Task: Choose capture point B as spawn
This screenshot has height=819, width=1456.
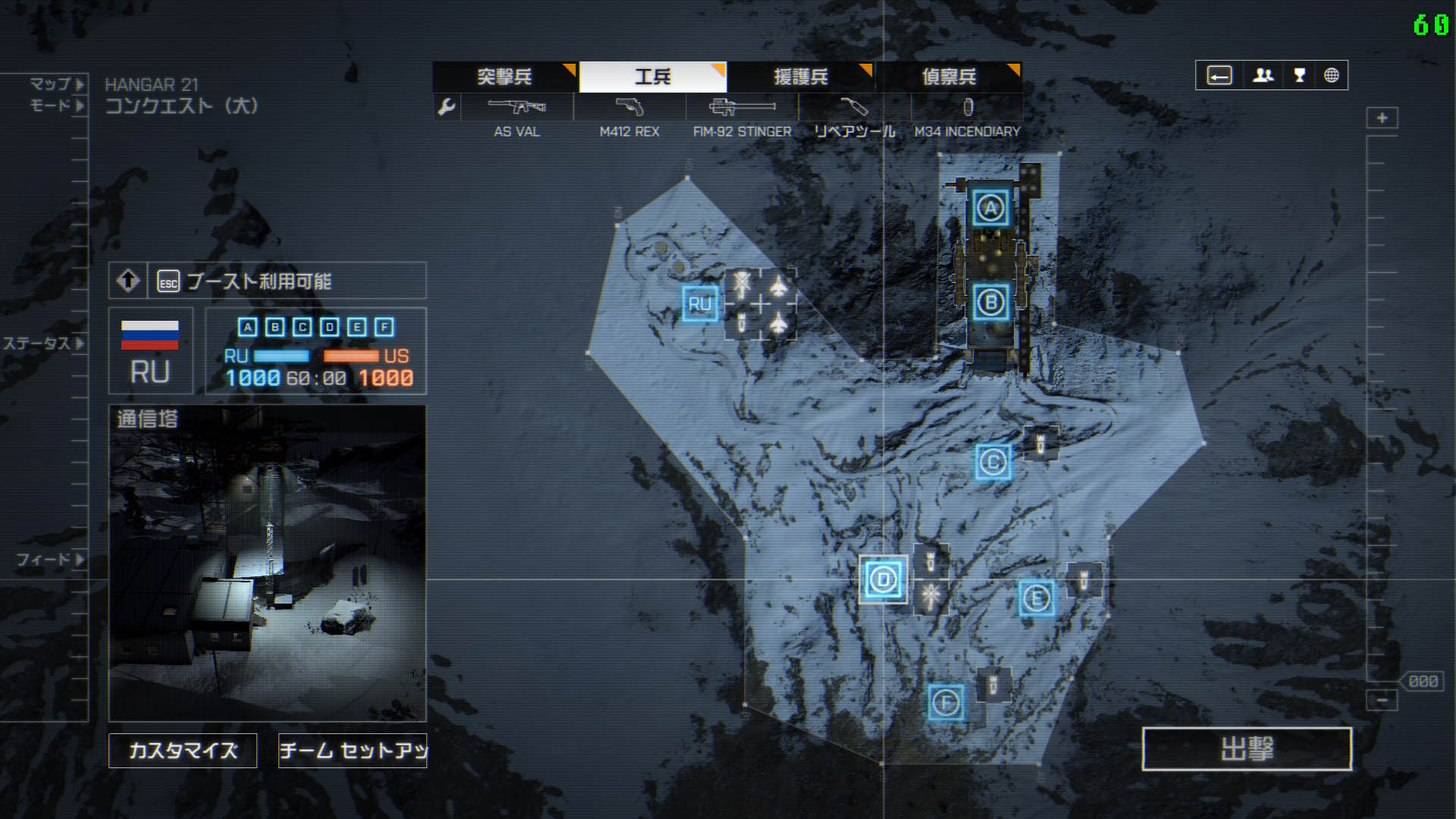Action: pos(990,303)
